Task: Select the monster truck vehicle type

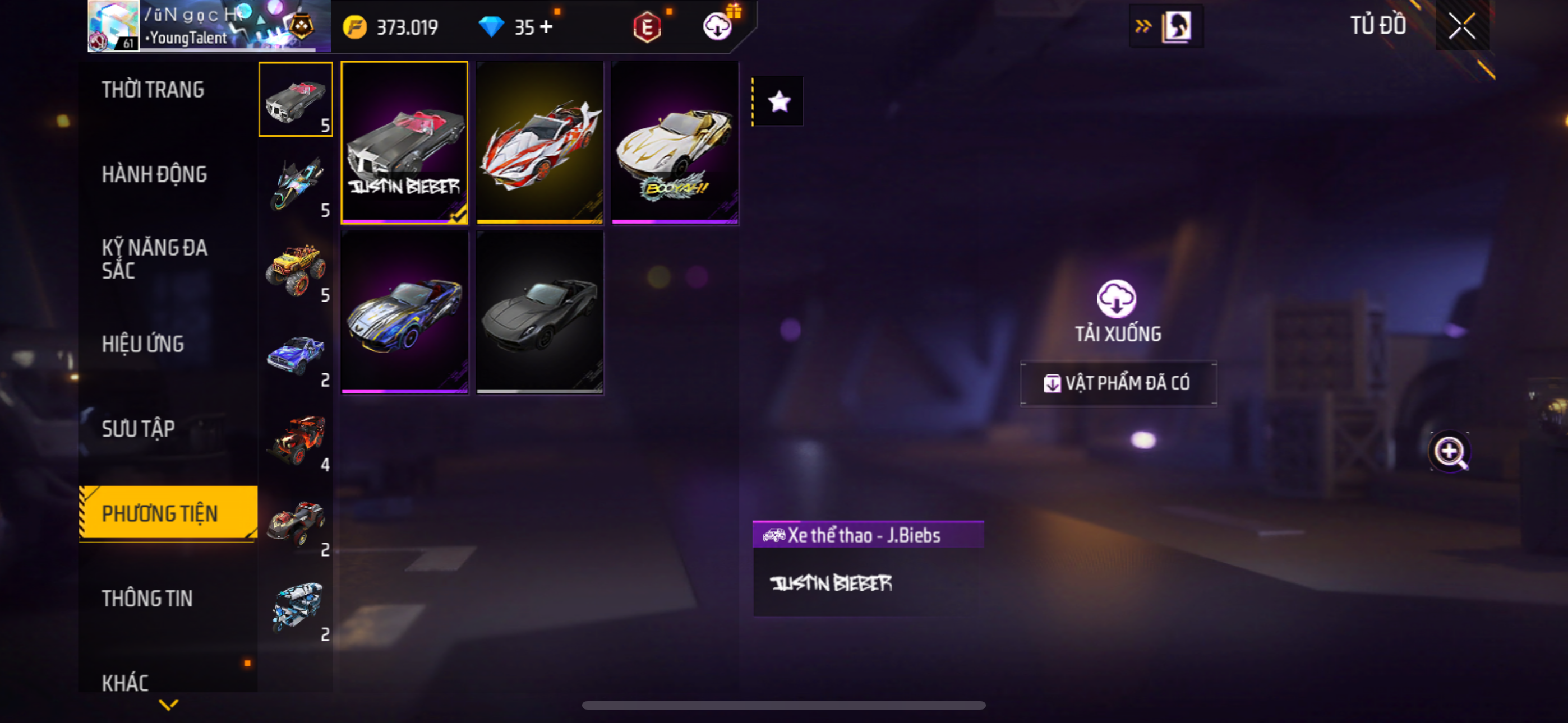Action: pos(296,269)
